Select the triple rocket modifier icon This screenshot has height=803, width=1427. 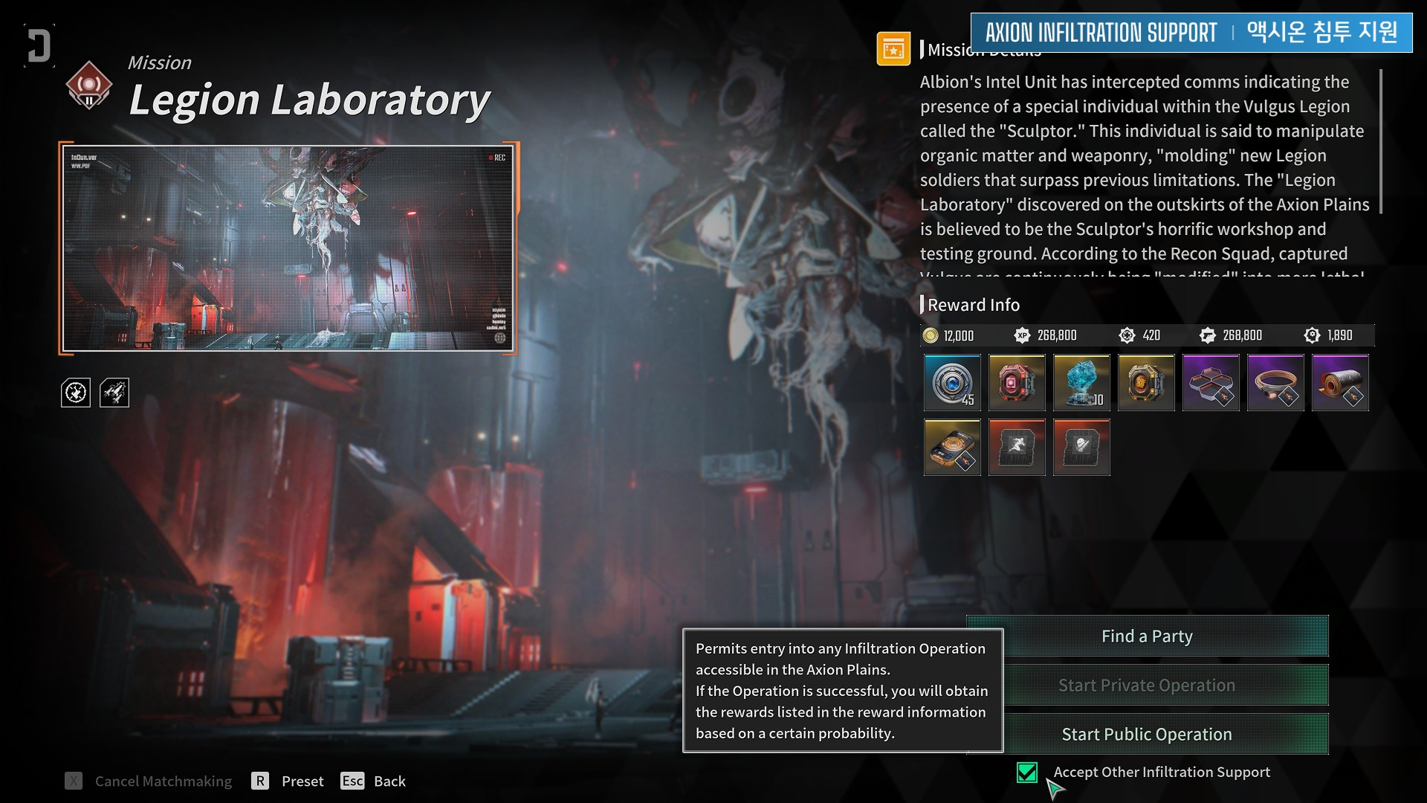point(114,392)
